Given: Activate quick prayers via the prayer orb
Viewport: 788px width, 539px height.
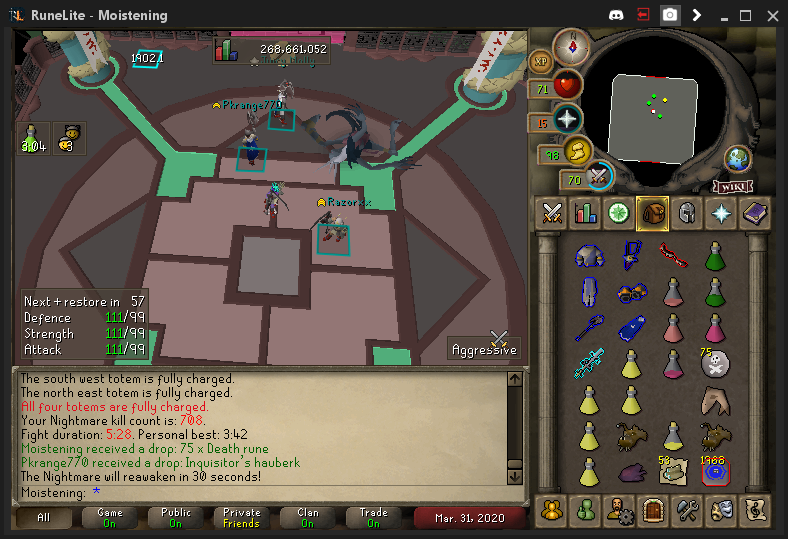Looking at the screenshot, I should 567,119.
